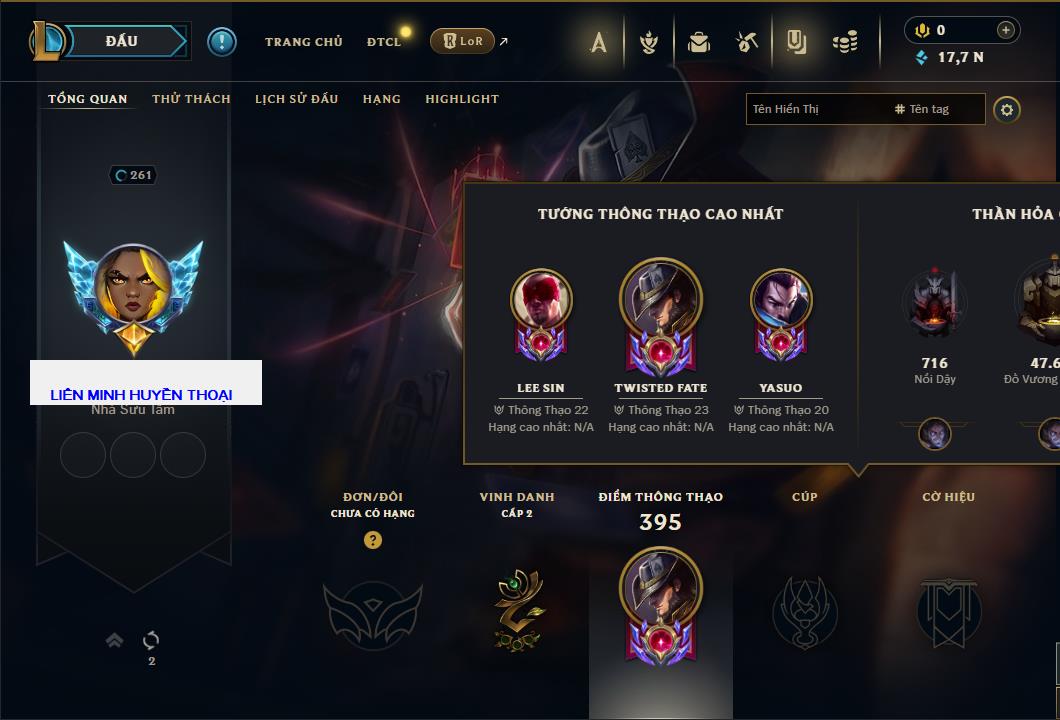The height and width of the screenshot is (720, 1060).
Task: Open the CỜ HIỆU banner emblem
Action: tap(948, 610)
